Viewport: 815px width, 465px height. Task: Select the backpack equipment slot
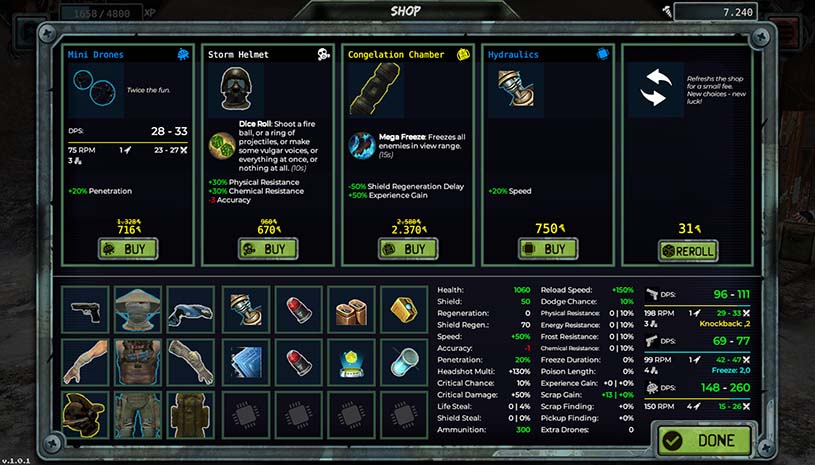click(x=191, y=414)
